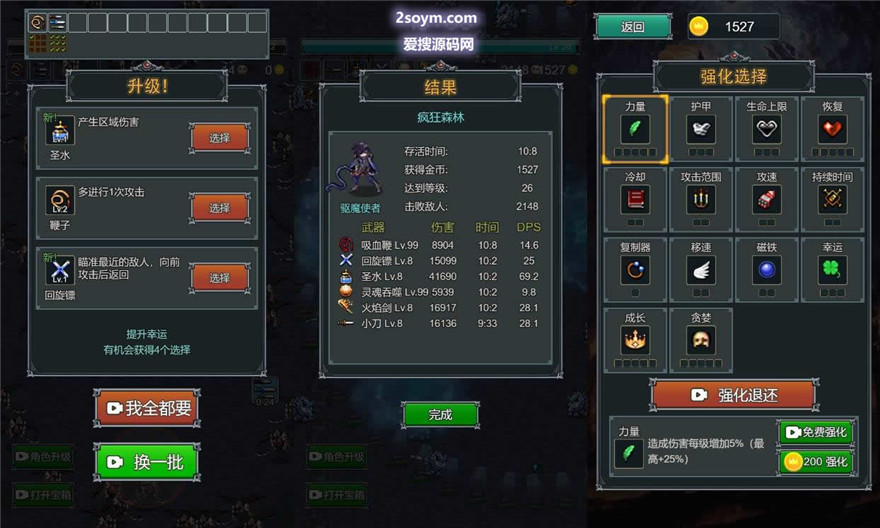Choose the 攻击范围 attack range enhancement

click(701, 198)
